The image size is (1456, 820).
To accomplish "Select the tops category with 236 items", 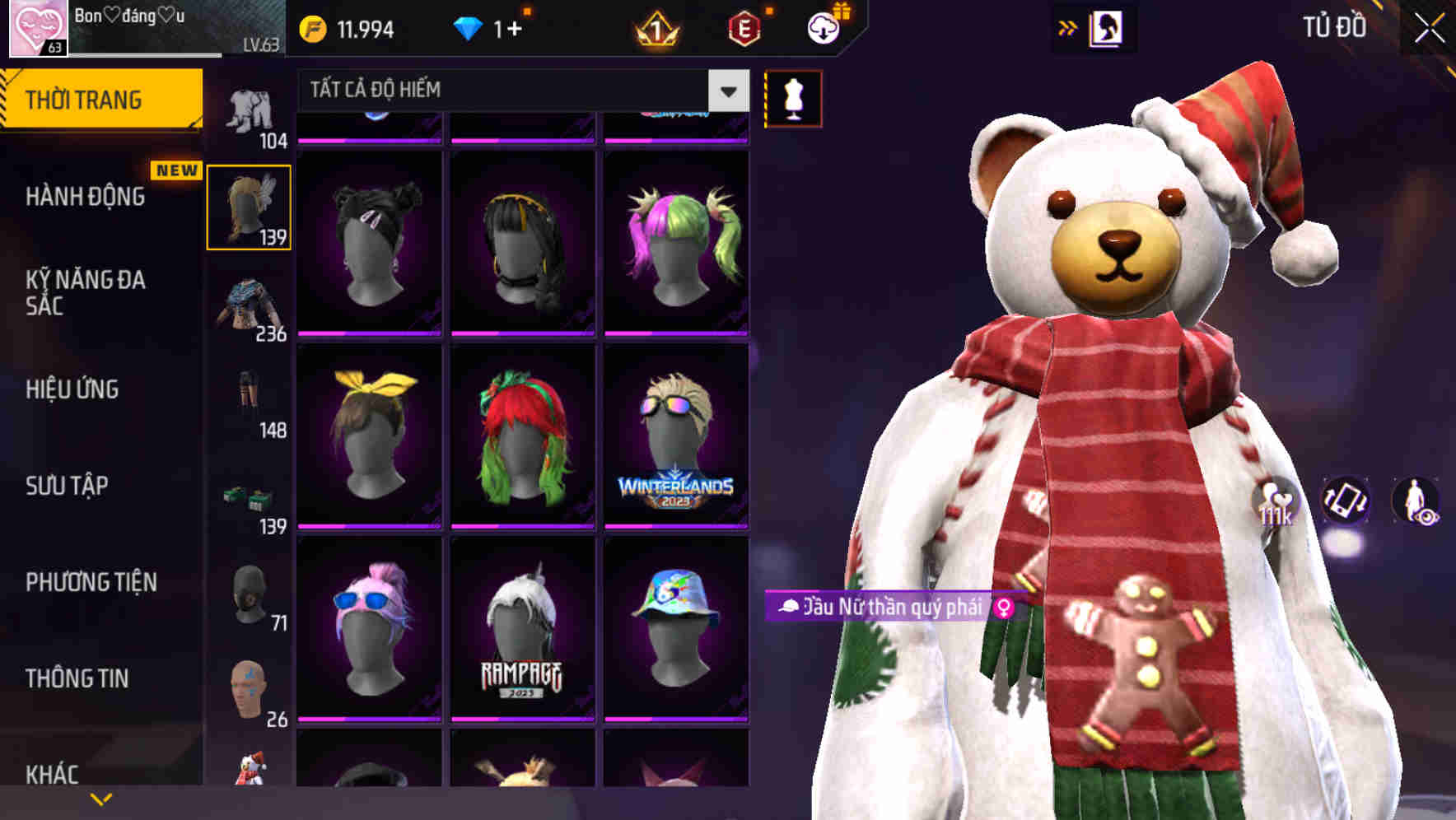I will point(250,305).
